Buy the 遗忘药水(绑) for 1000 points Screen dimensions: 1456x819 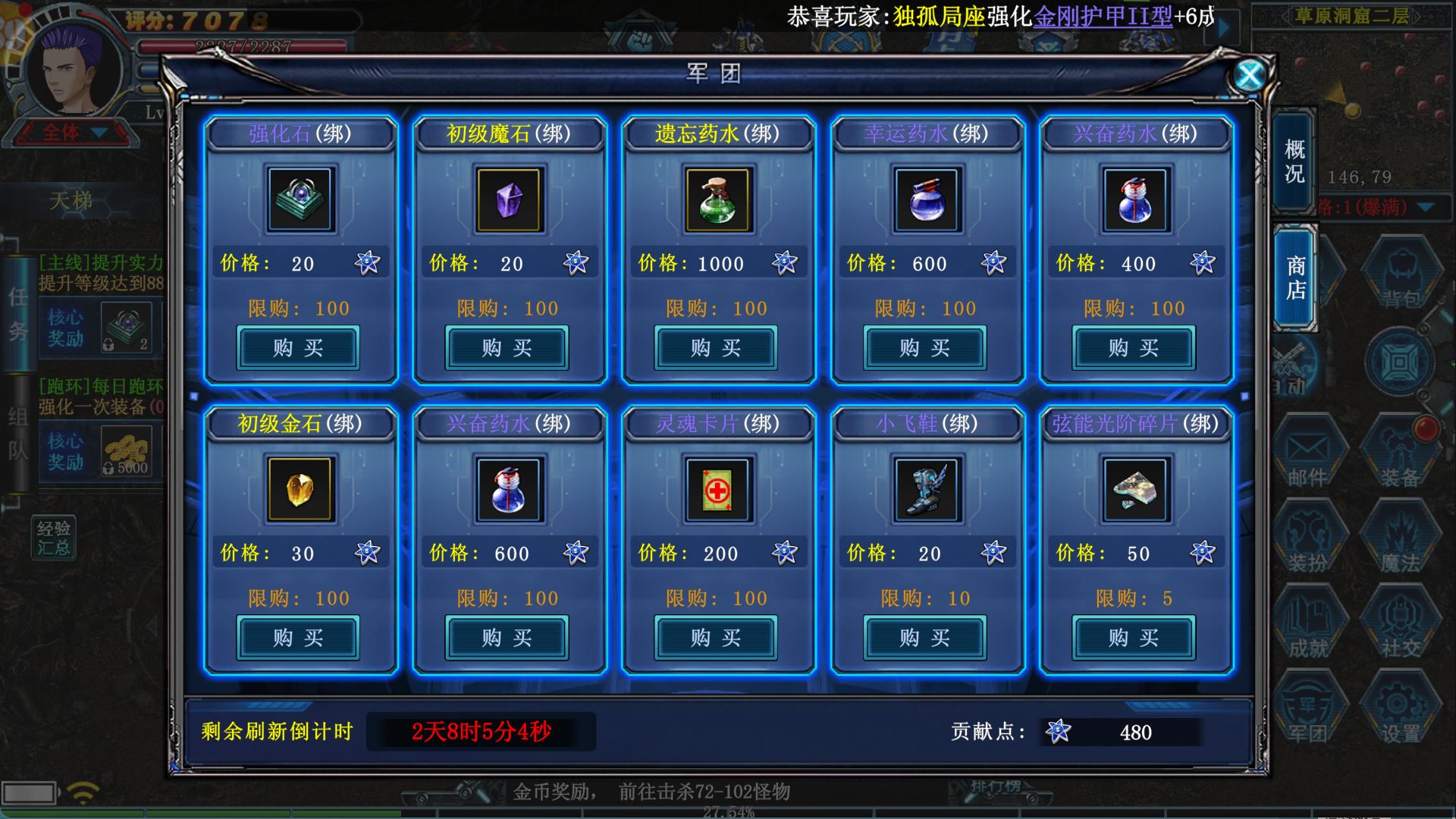[x=716, y=348]
